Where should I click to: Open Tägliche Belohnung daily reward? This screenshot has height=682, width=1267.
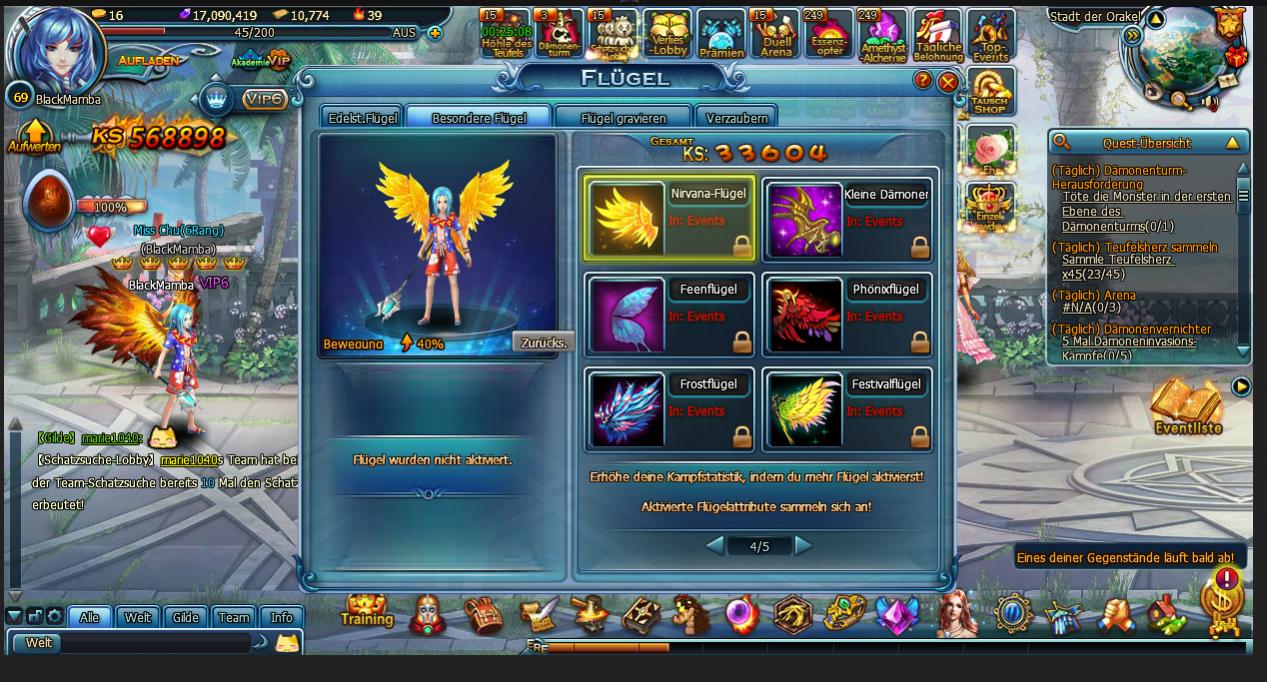click(x=937, y=36)
